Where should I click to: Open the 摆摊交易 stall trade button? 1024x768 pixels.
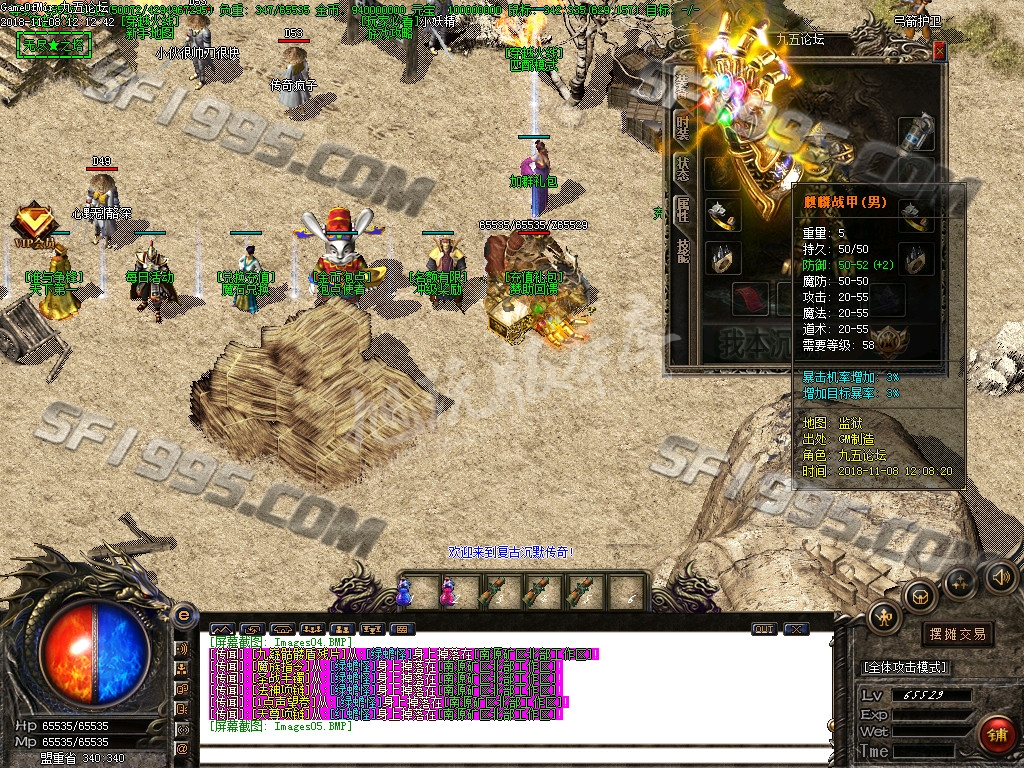coord(957,633)
